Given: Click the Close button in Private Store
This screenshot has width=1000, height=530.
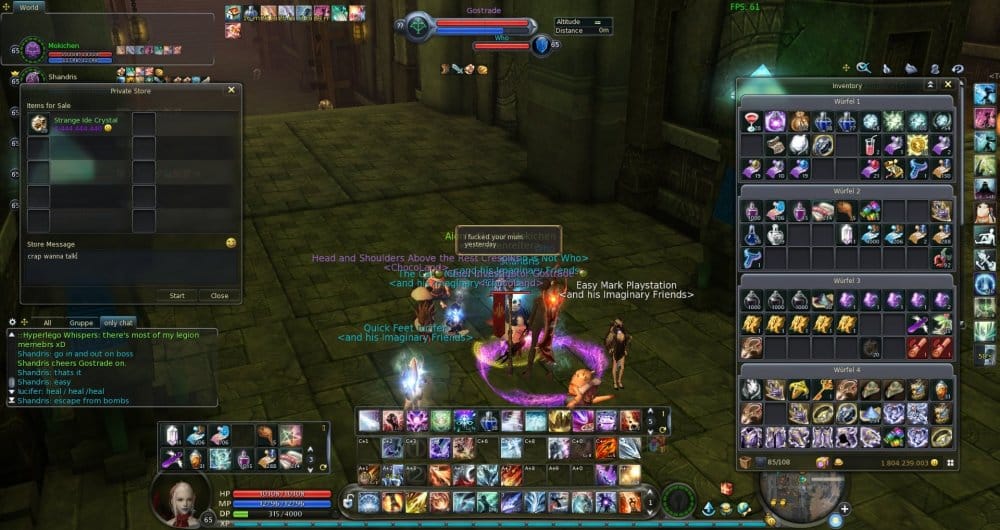Looking at the screenshot, I should (219, 295).
